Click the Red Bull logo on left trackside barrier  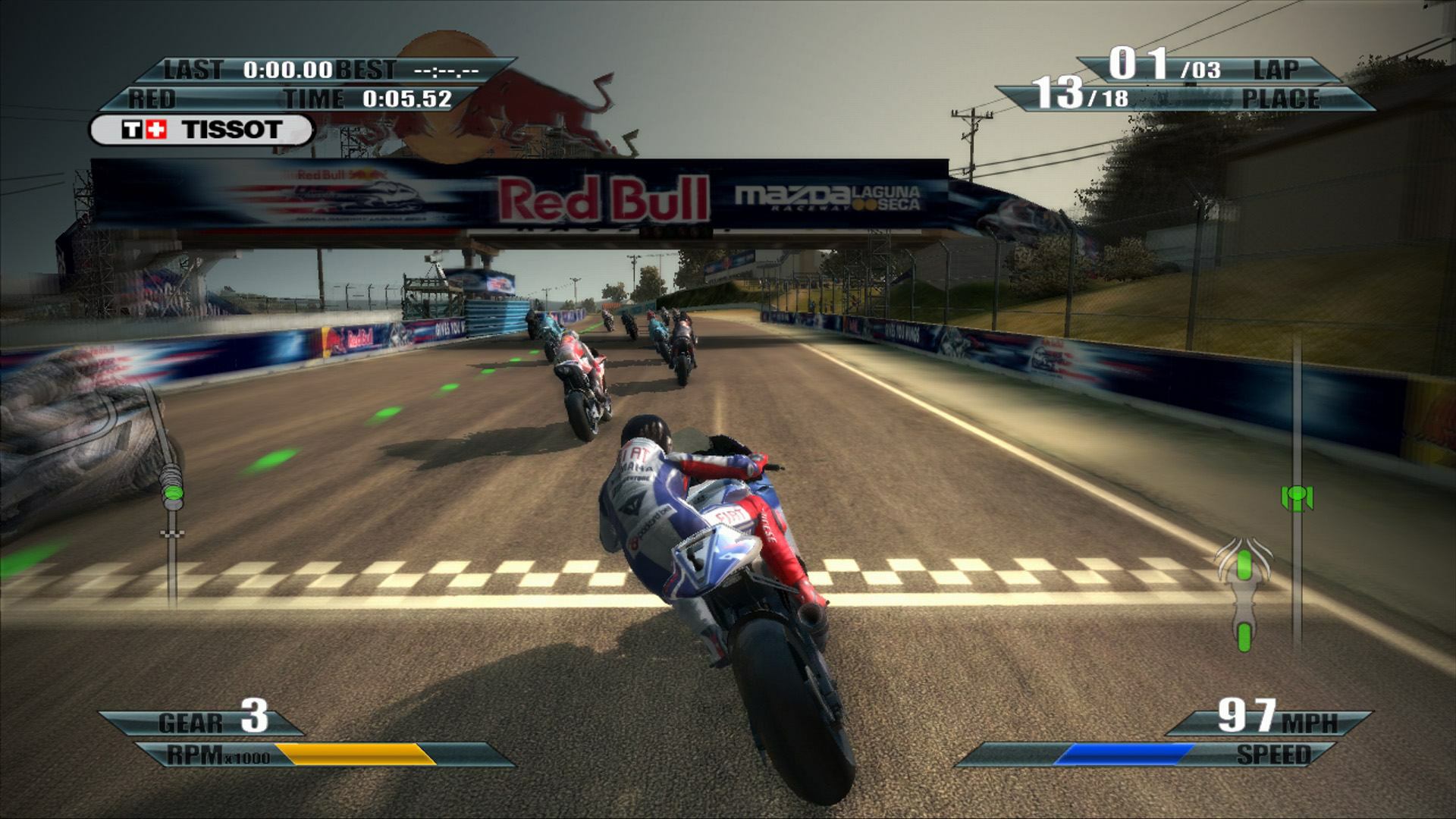pos(356,339)
